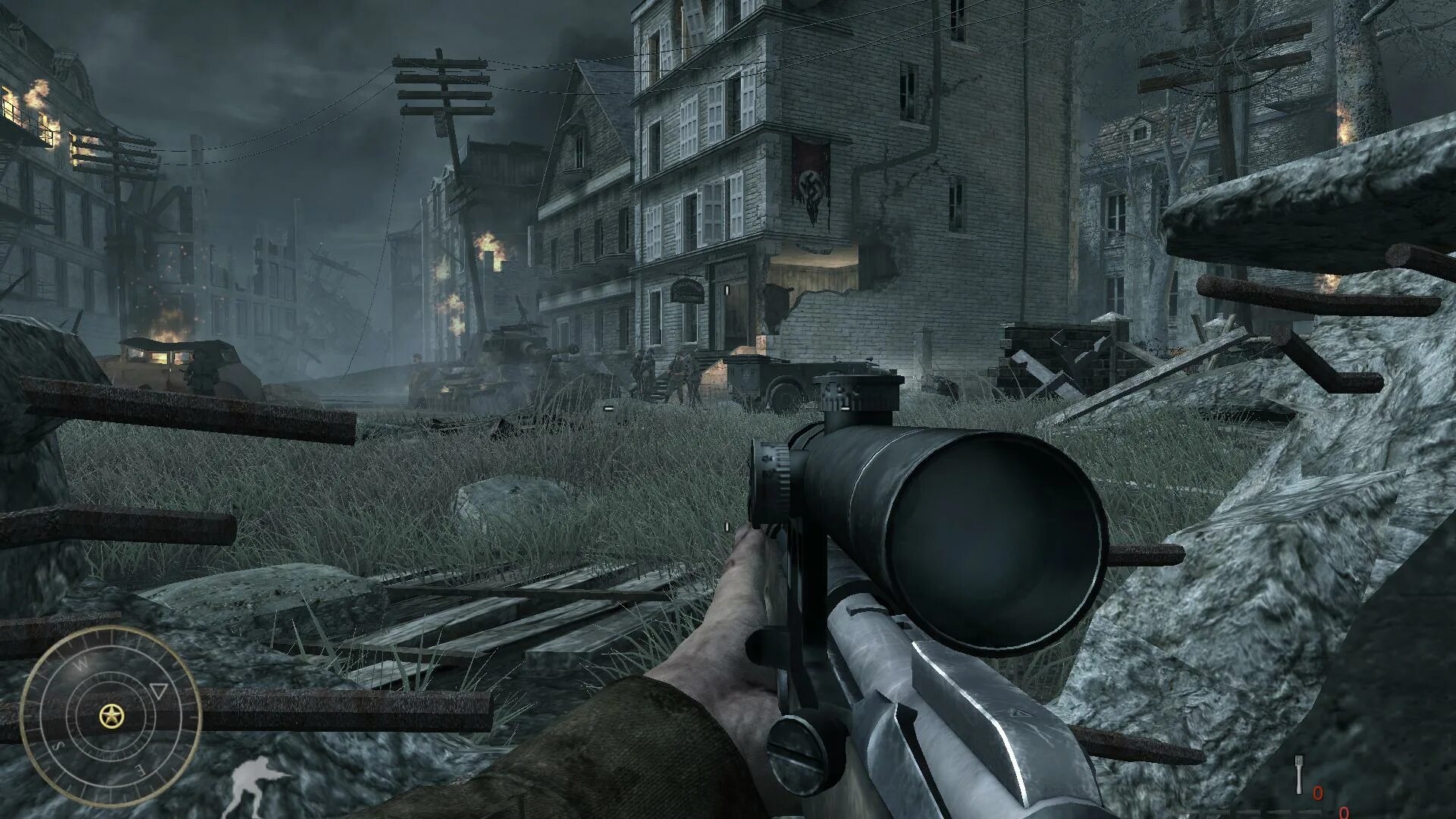Select the triangle marker on the compass
Image resolution: width=1456 pixels, height=819 pixels.
[158, 691]
